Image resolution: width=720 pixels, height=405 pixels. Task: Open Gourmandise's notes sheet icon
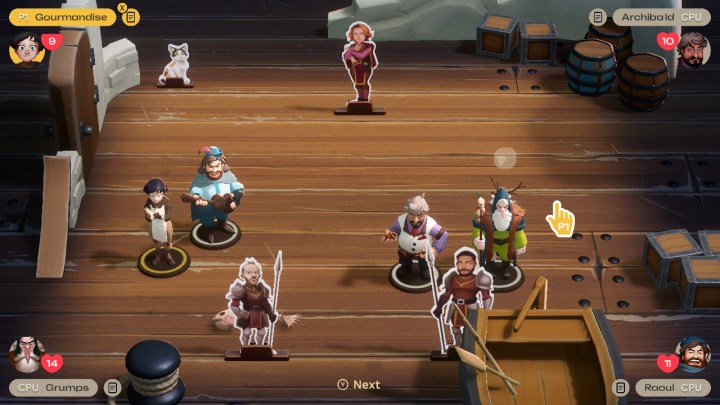131,17
